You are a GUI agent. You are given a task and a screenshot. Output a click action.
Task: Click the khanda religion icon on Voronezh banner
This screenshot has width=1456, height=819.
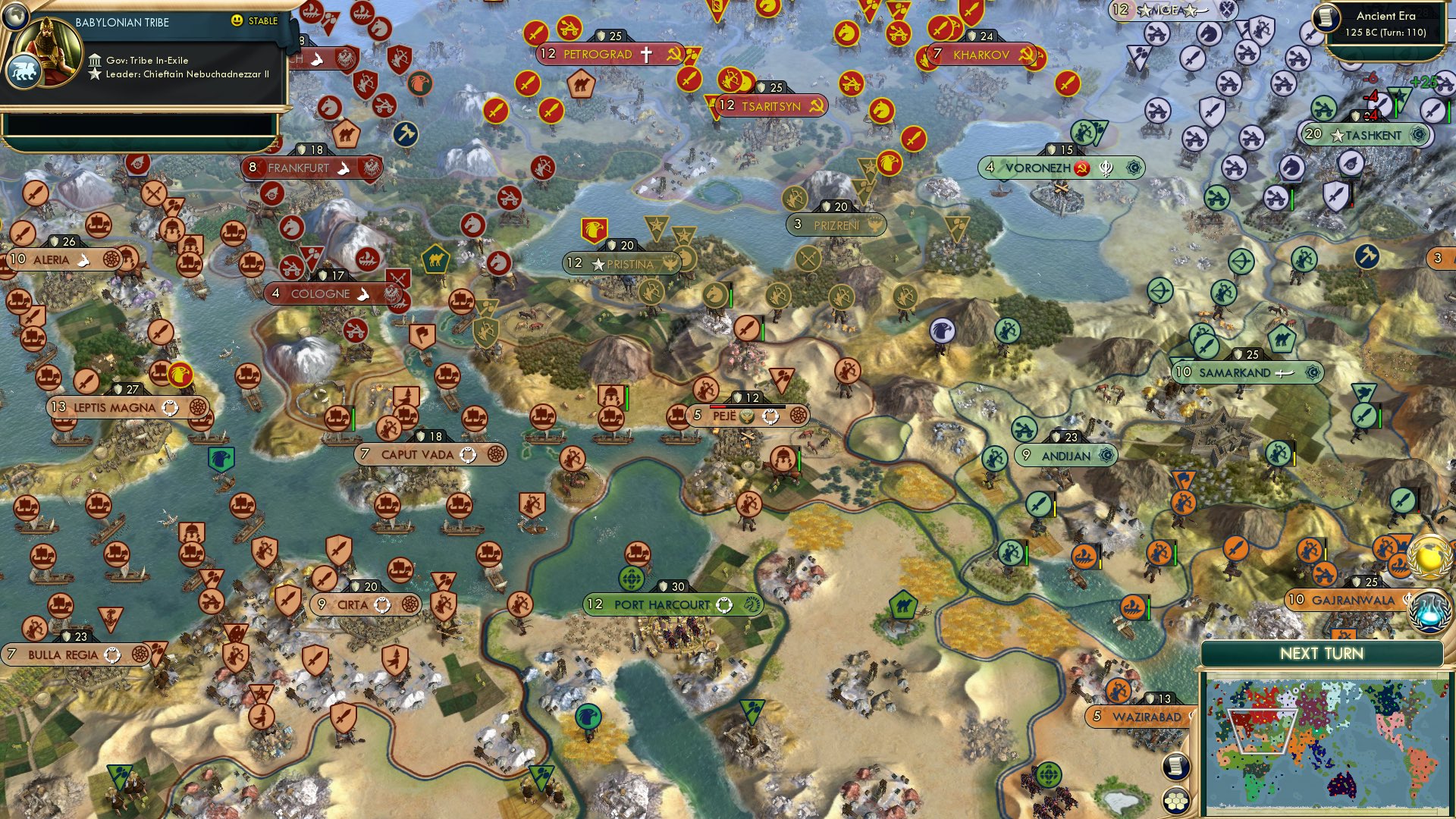(x=1106, y=168)
